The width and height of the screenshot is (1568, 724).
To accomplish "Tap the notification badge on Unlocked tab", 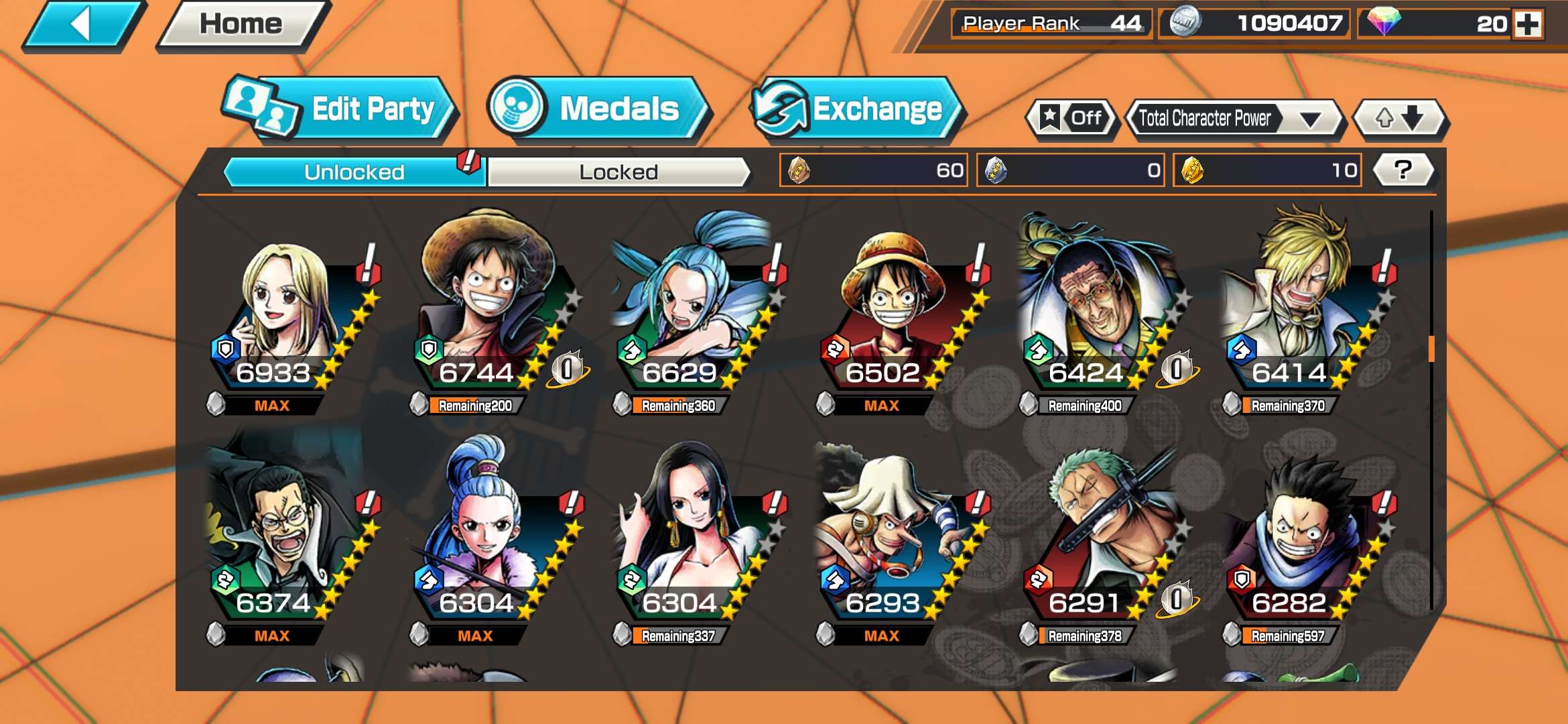I will [469, 161].
